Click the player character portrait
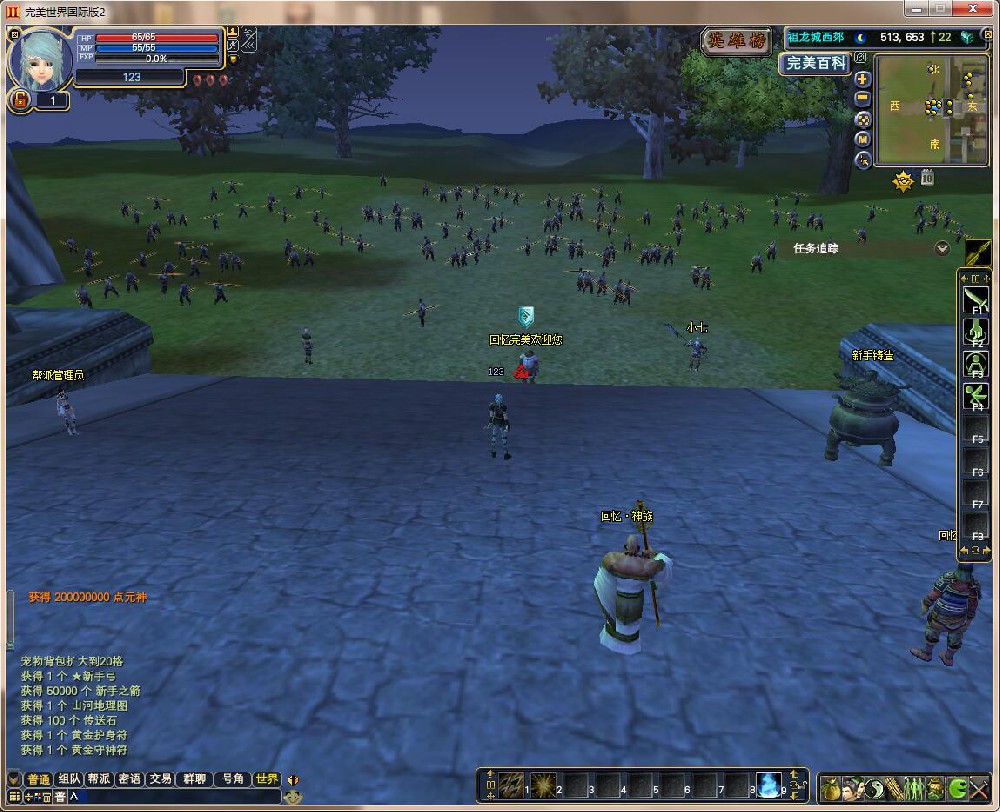 40,58
